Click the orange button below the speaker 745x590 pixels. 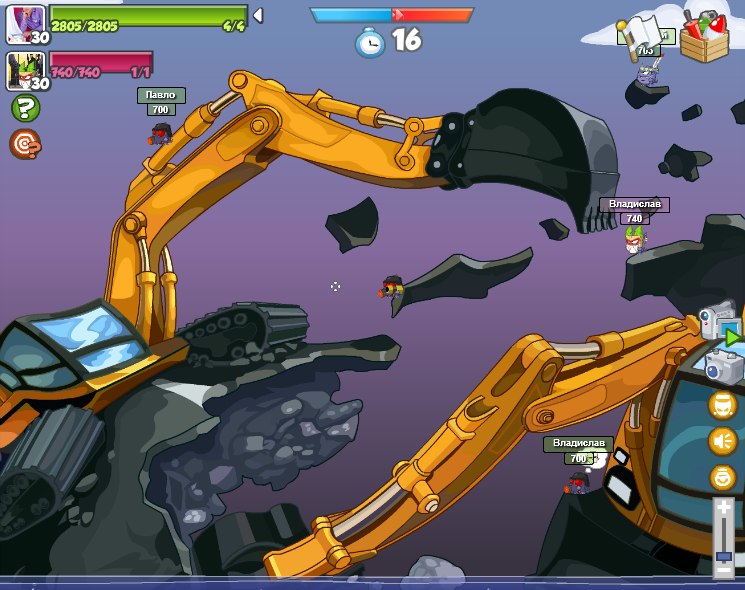(x=722, y=477)
